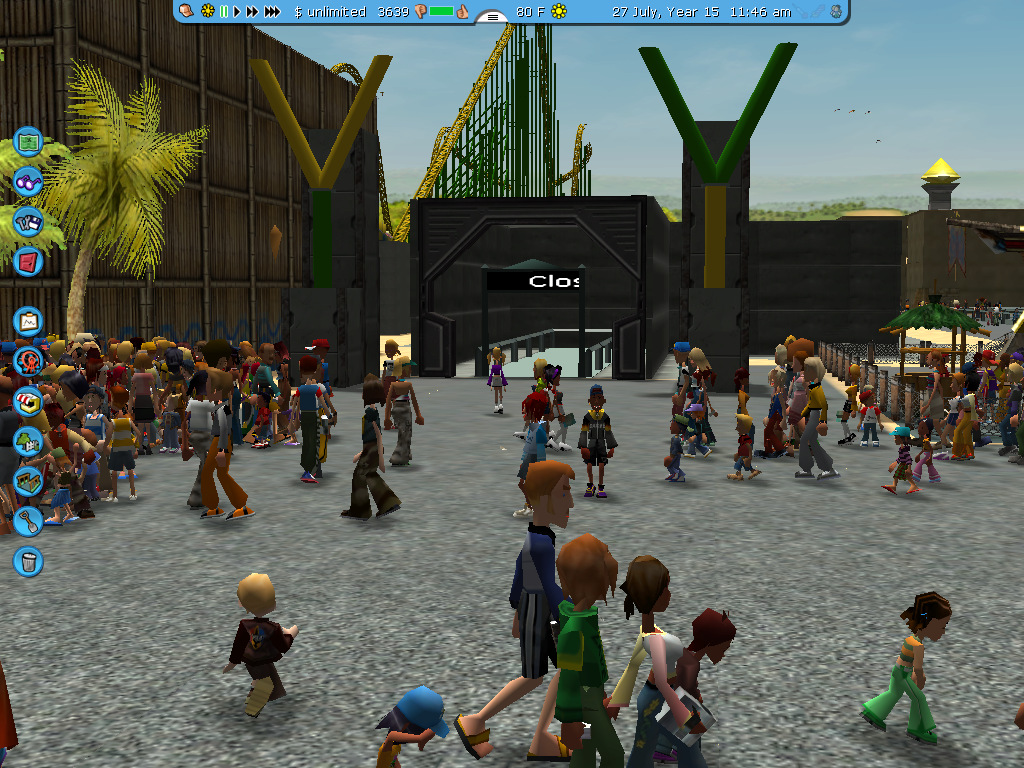The width and height of the screenshot is (1024, 768).
Task: Open the weather sun icon beside temperature
Action: click(x=559, y=12)
